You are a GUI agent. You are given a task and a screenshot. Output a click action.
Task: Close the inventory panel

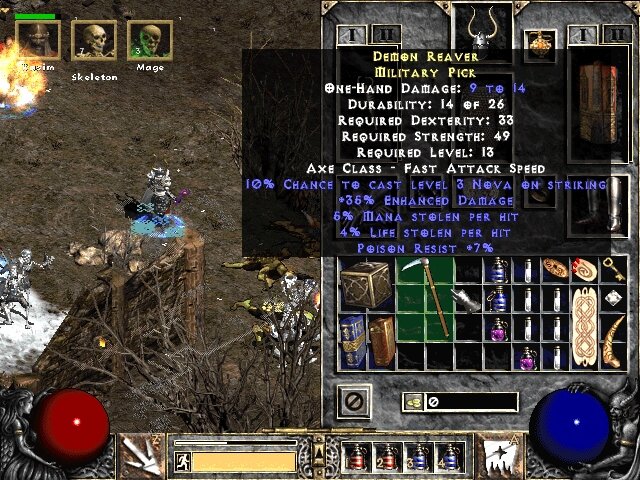point(353,401)
